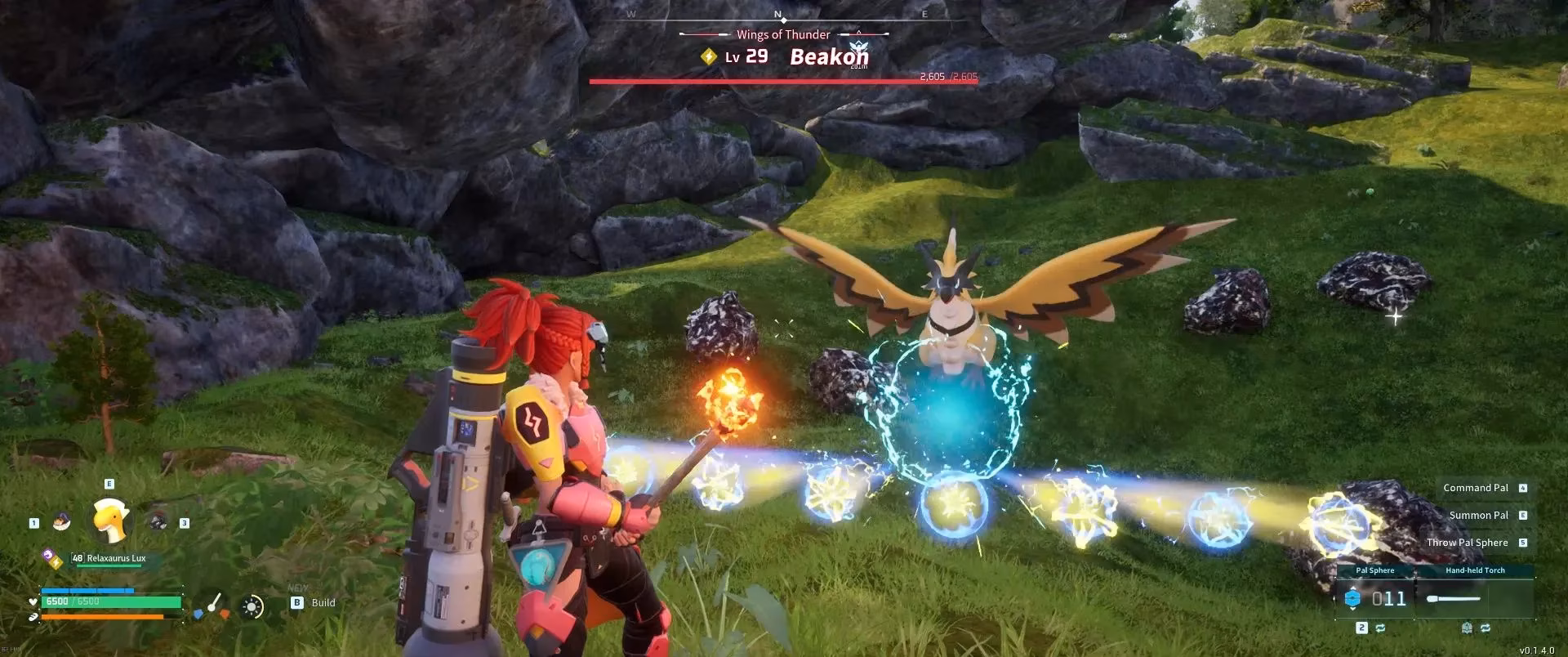Image resolution: width=1568 pixels, height=657 pixels.
Task: Click the stamina foot icon near the orange bar
Action: [x=34, y=615]
